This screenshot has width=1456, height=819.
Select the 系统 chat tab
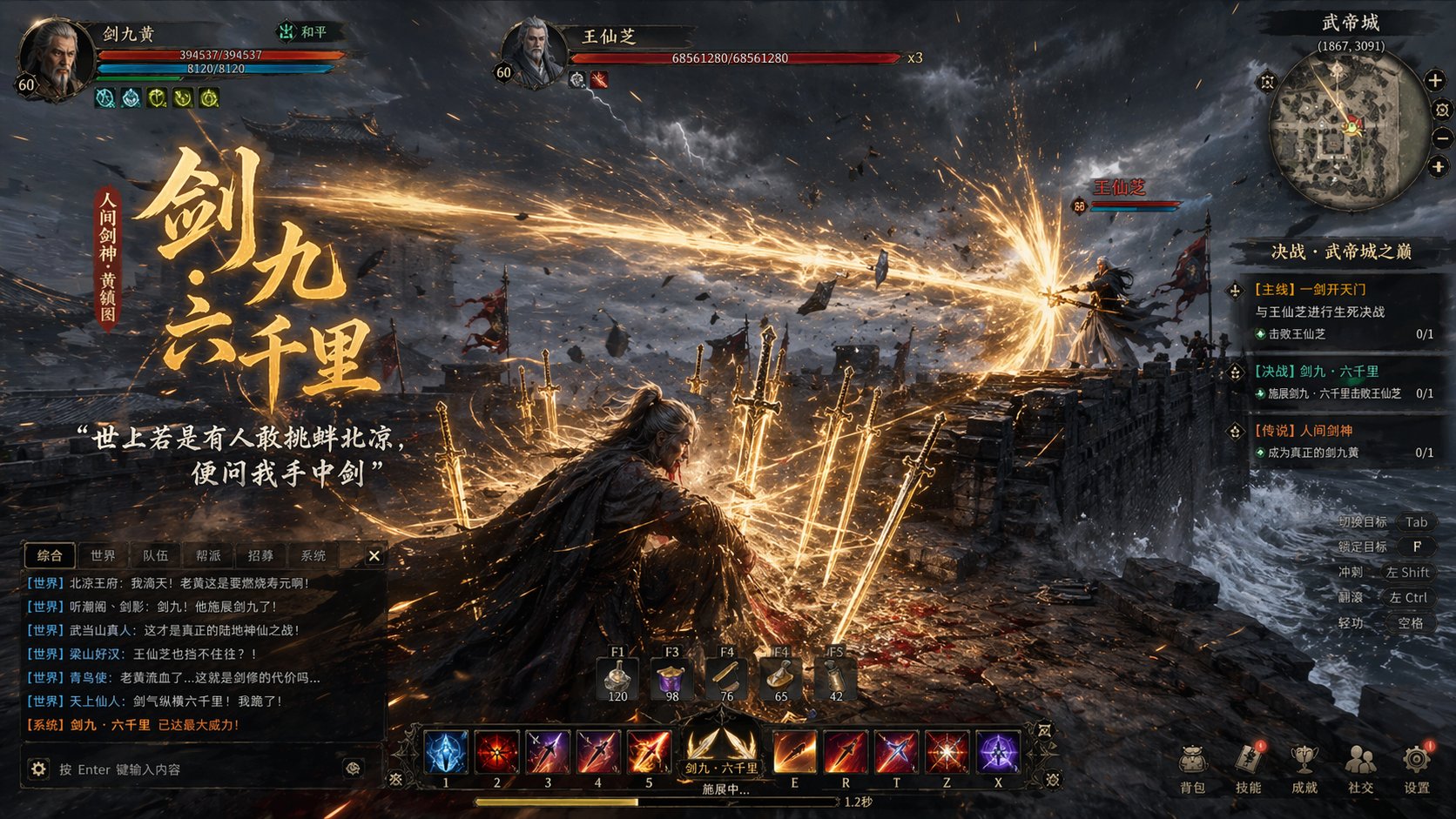(x=313, y=555)
